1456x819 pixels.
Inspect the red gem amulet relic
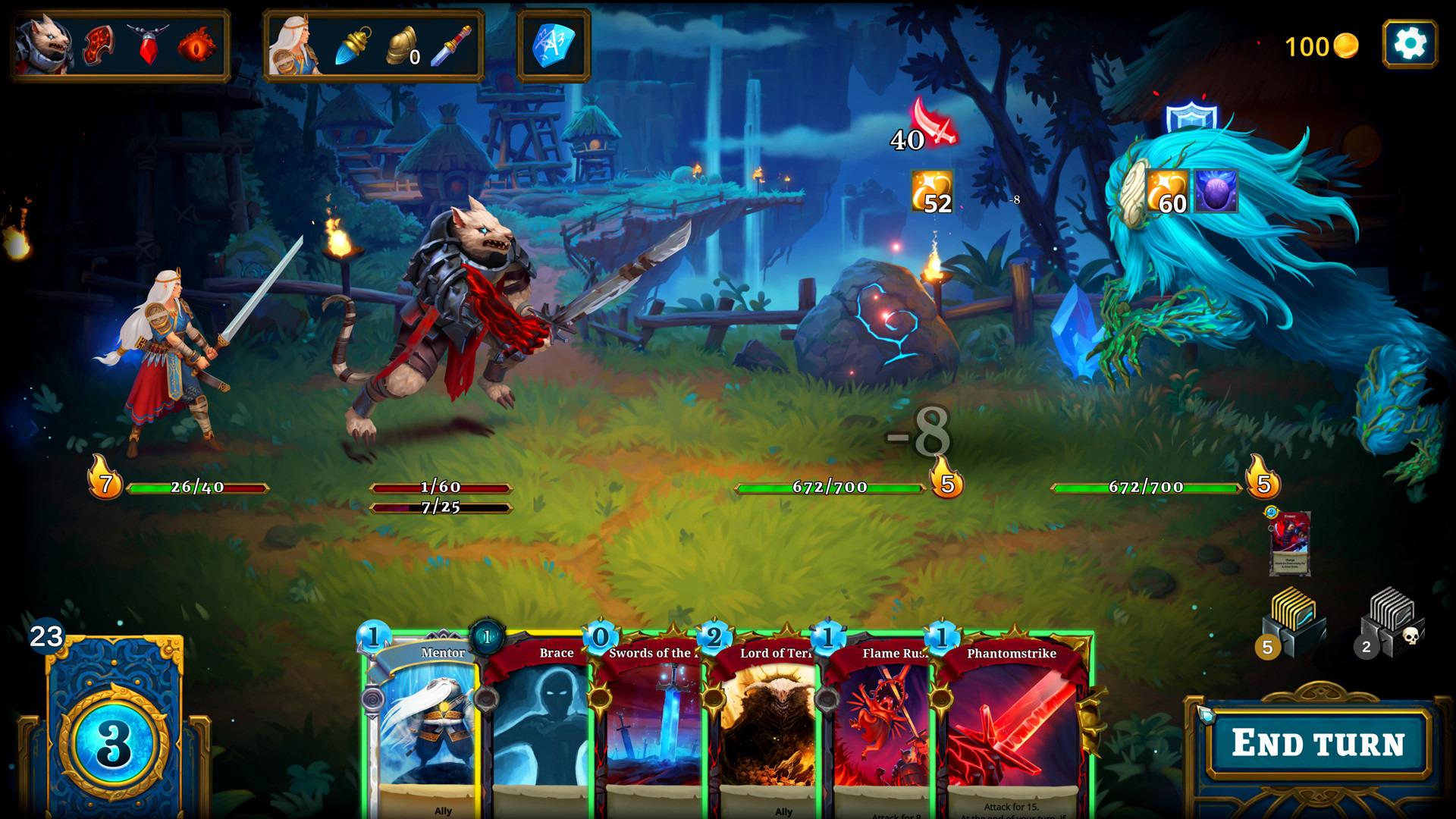pos(147,45)
